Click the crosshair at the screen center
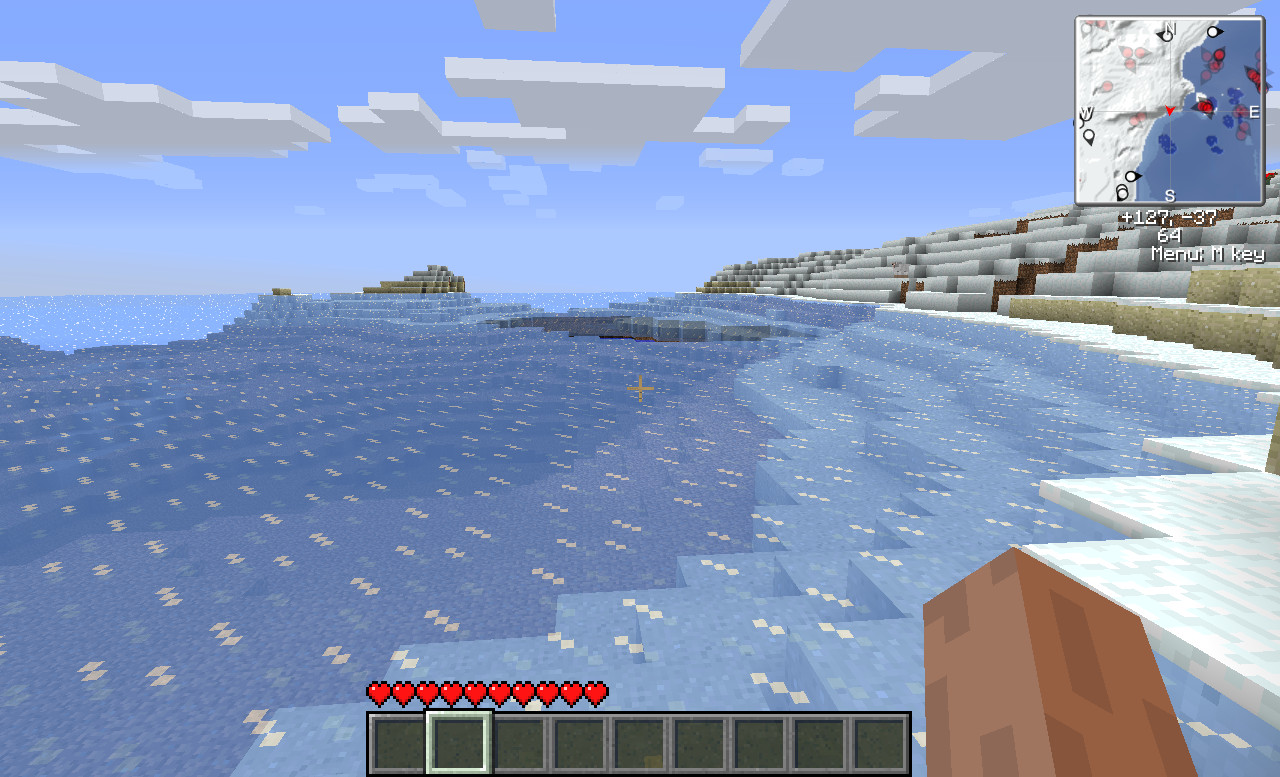The width and height of the screenshot is (1280, 777). [640, 388]
